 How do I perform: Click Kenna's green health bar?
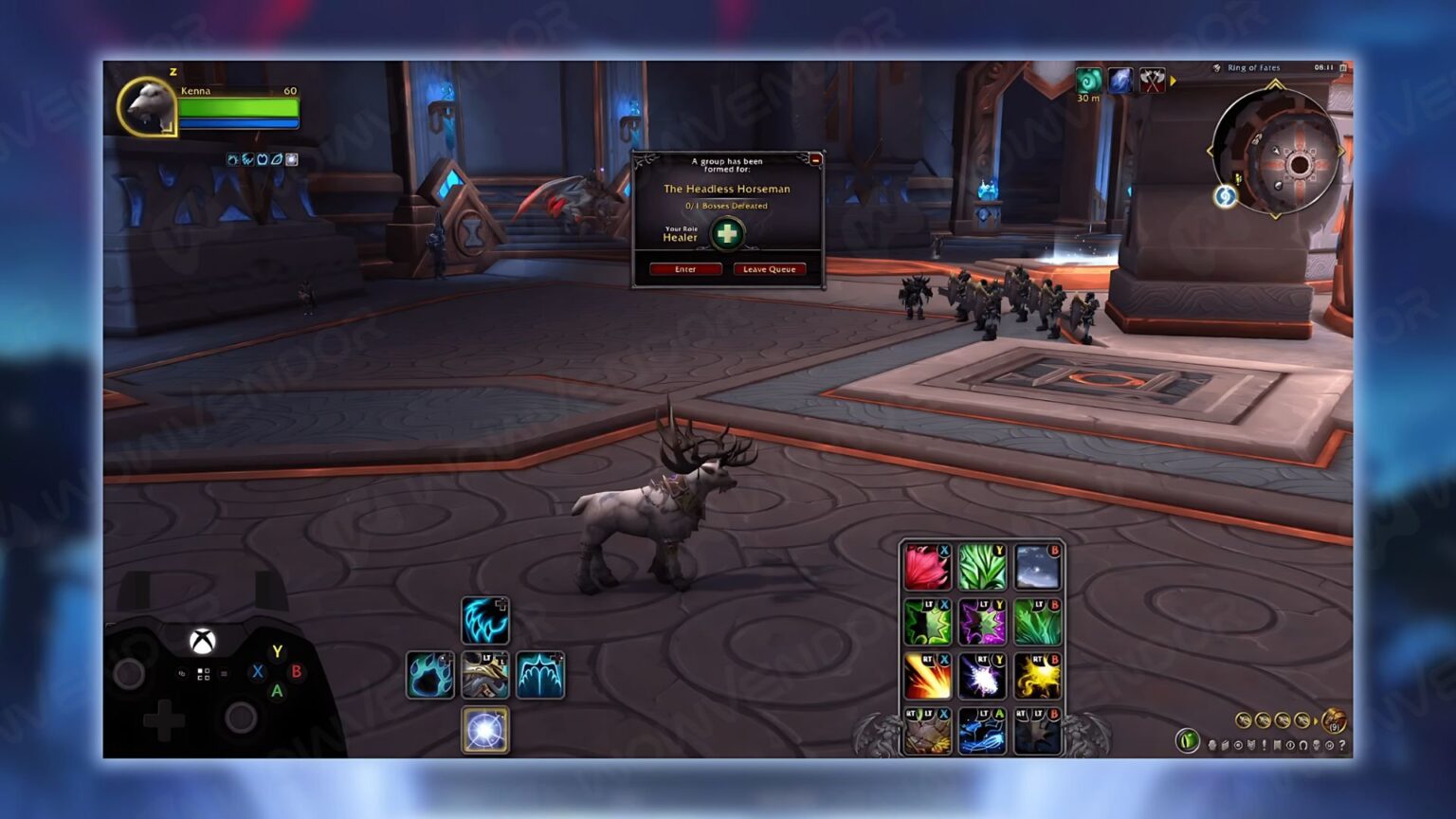tap(237, 107)
